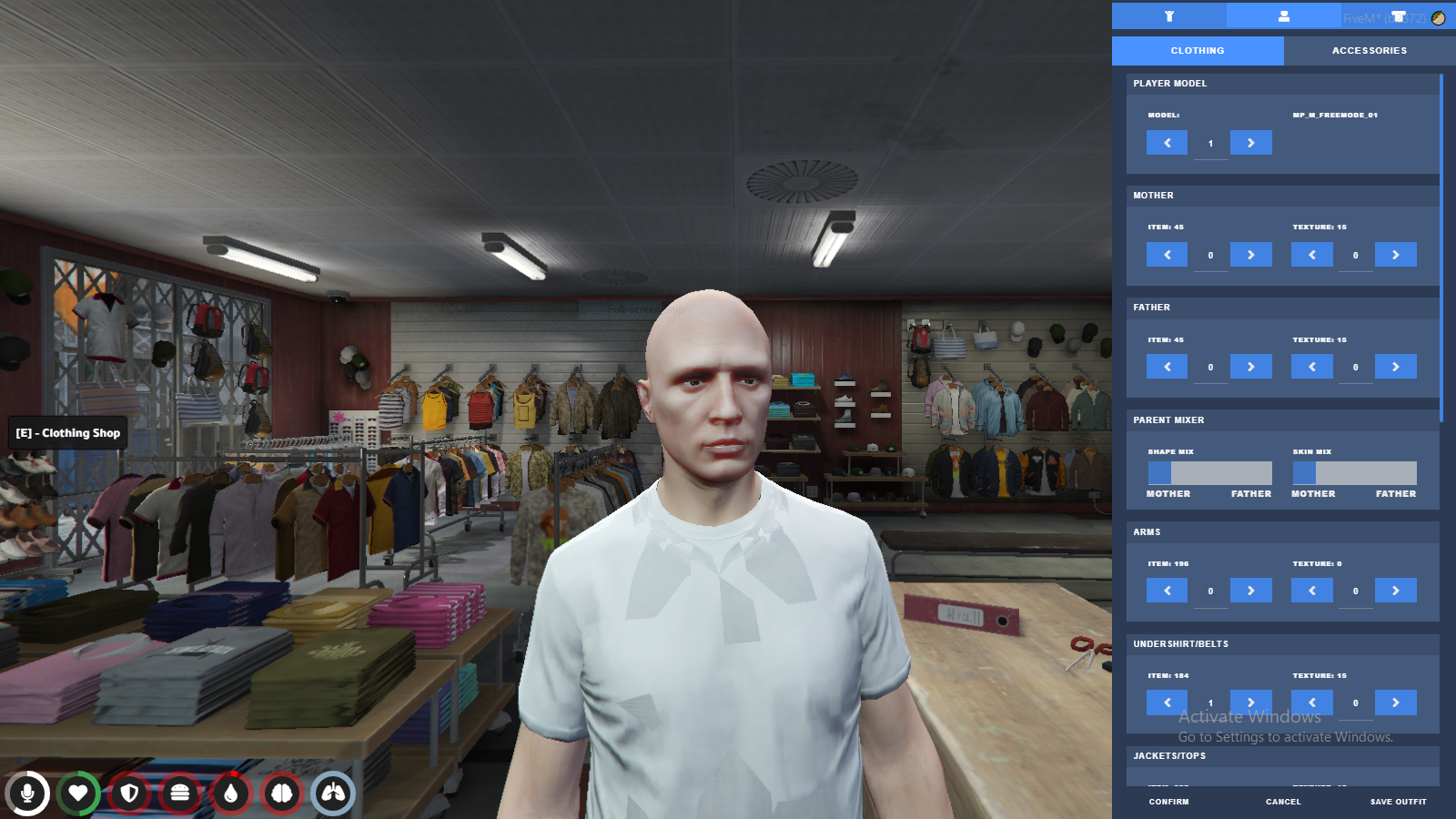This screenshot has height=819, width=1456.
Task: Advance the Mother item to next
Action: tap(1250, 255)
